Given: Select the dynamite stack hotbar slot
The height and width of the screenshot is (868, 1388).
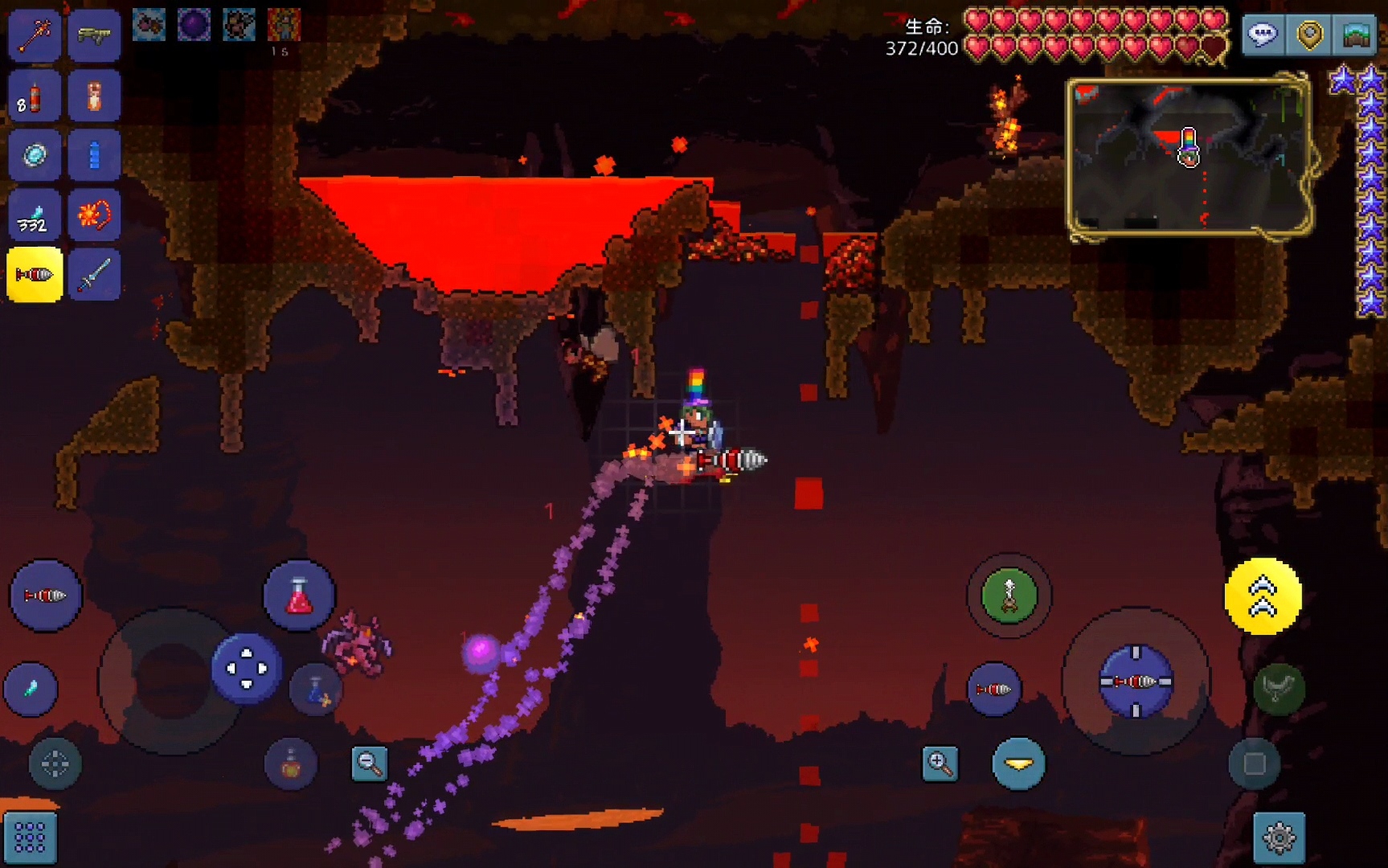Looking at the screenshot, I should pos(34,96).
